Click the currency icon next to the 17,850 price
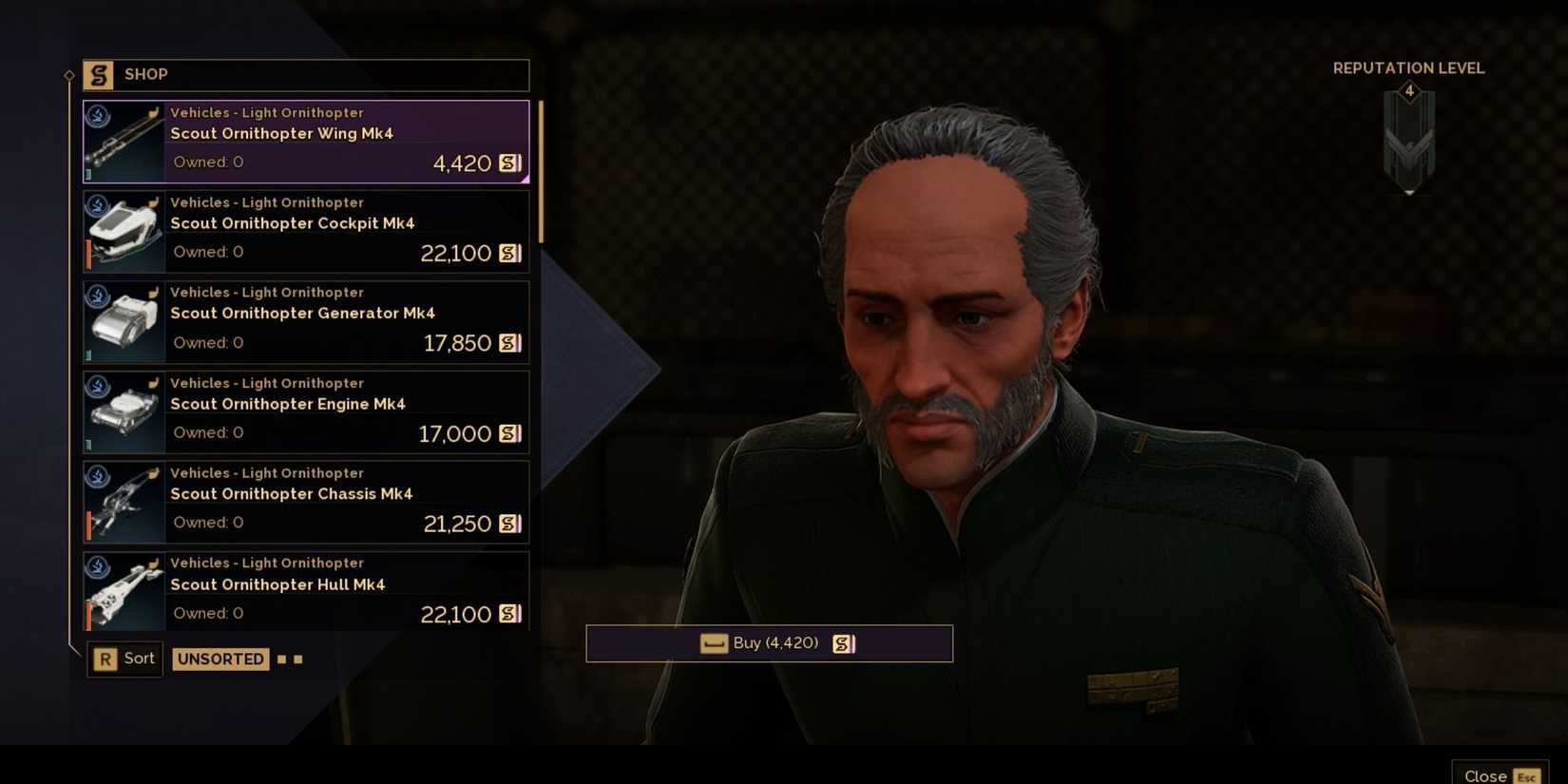The width and height of the screenshot is (1568, 784). tap(508, 343)
